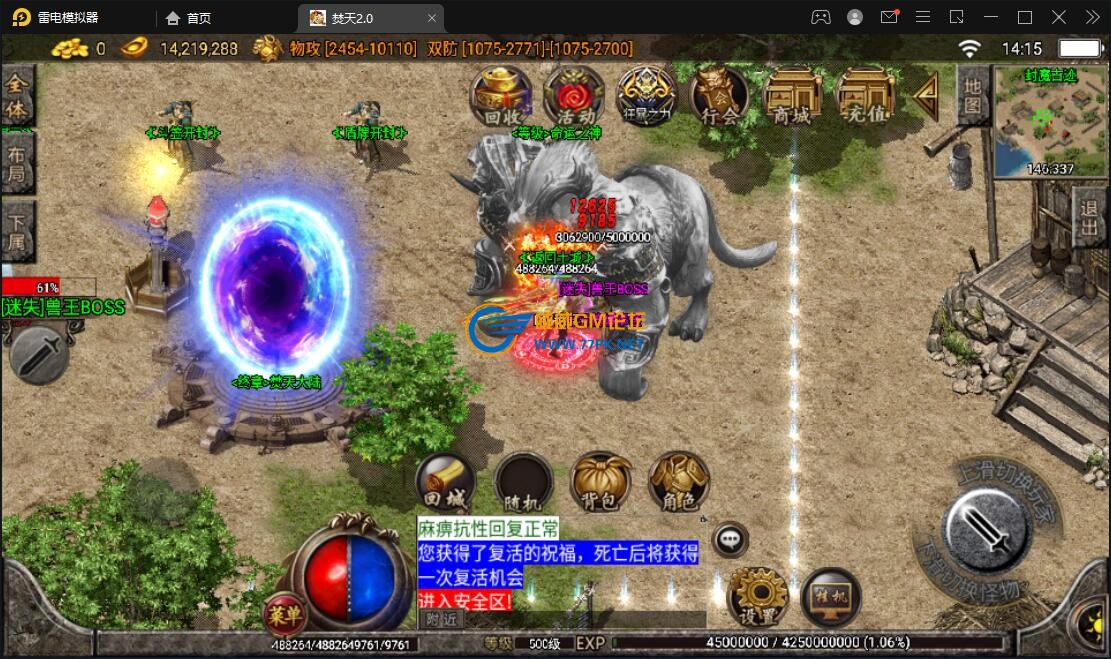Activate the 狂暴之力 icon
Image resolution: width=1111 pixels, height=659 pixels.
tap(646, 96)
